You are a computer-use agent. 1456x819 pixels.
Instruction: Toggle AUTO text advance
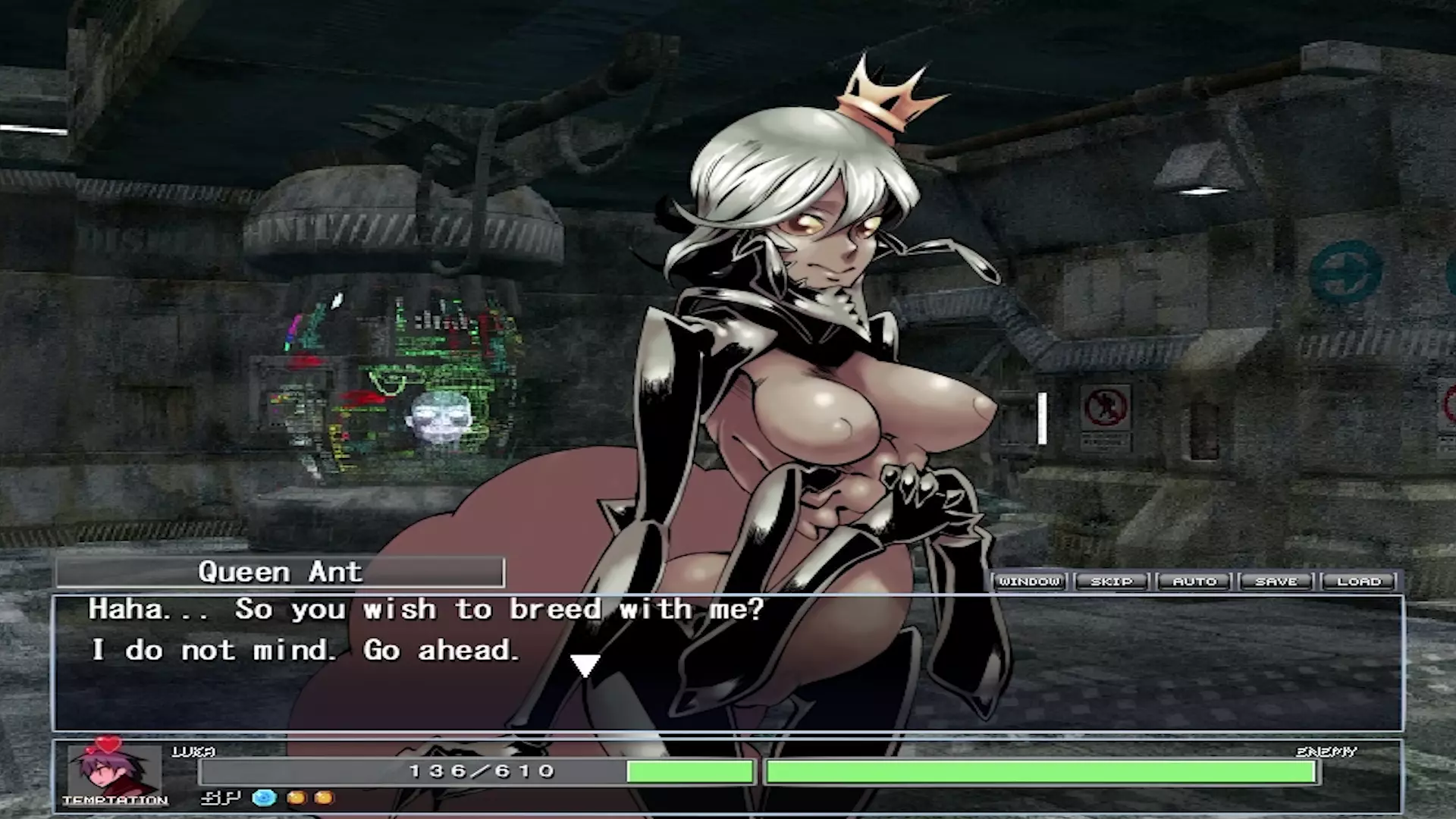point(1194,582)
